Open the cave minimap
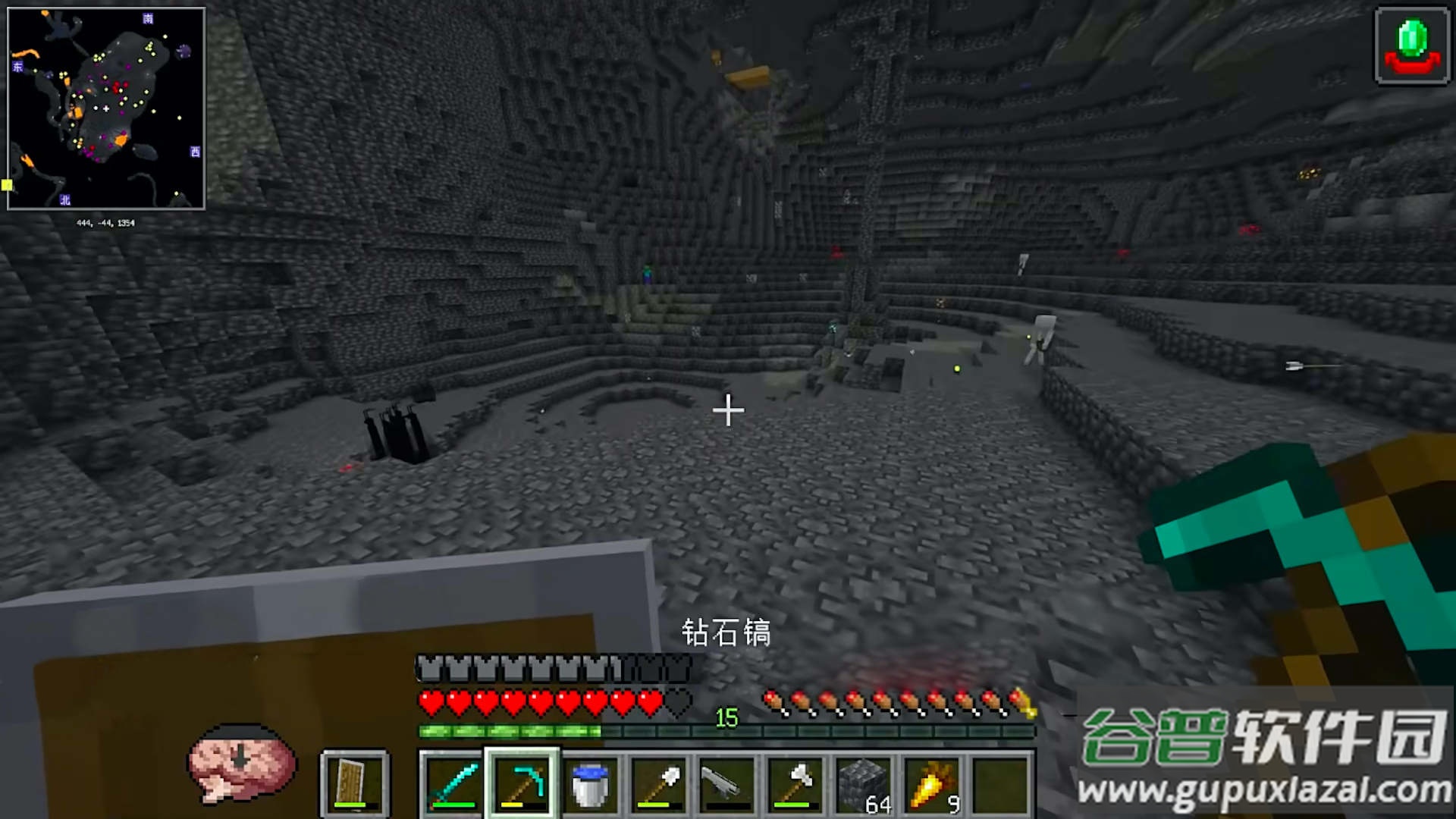This screenshot has height=819, width=1456. click(x=106, y=108)
